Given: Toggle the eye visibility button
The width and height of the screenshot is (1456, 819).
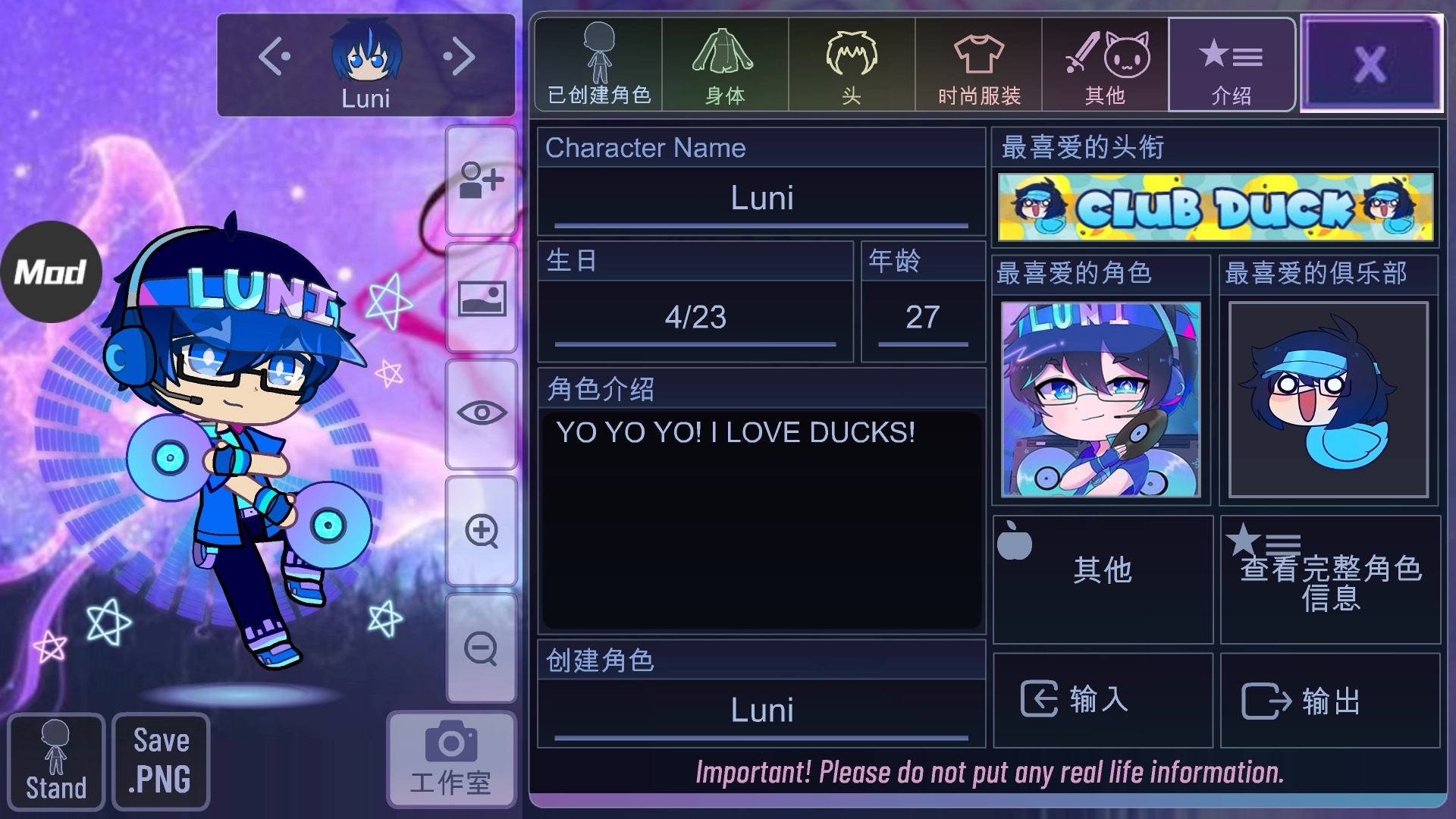Looking at the screenshot, I should point(482,413).
